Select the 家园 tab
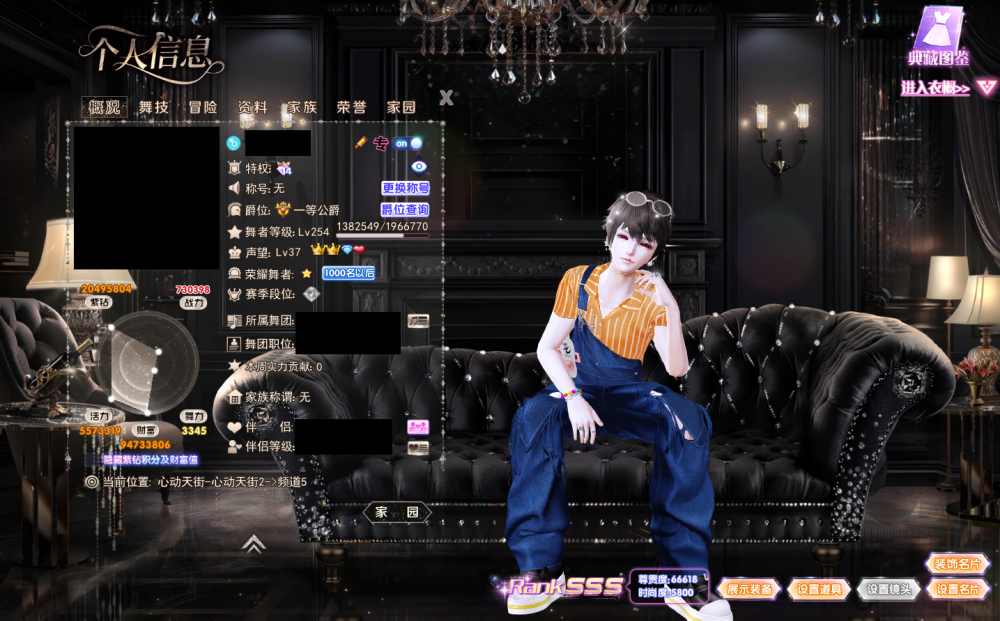This screenshot has height=621, width=1000. (401, 107)
